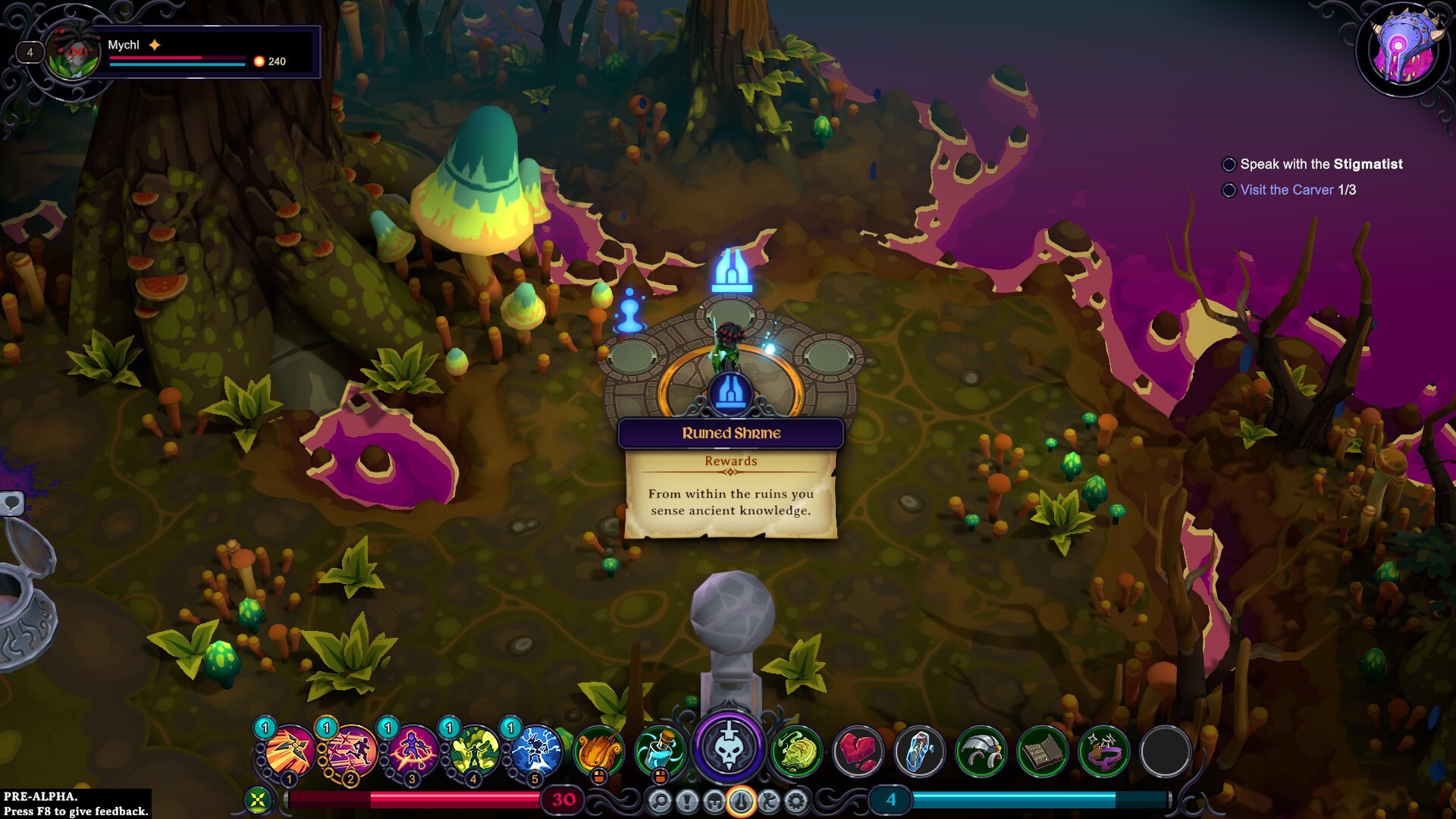The image size is (1456, 819).
Task: Select the shuriken ability in slot 1
Action: pos(288,751)
